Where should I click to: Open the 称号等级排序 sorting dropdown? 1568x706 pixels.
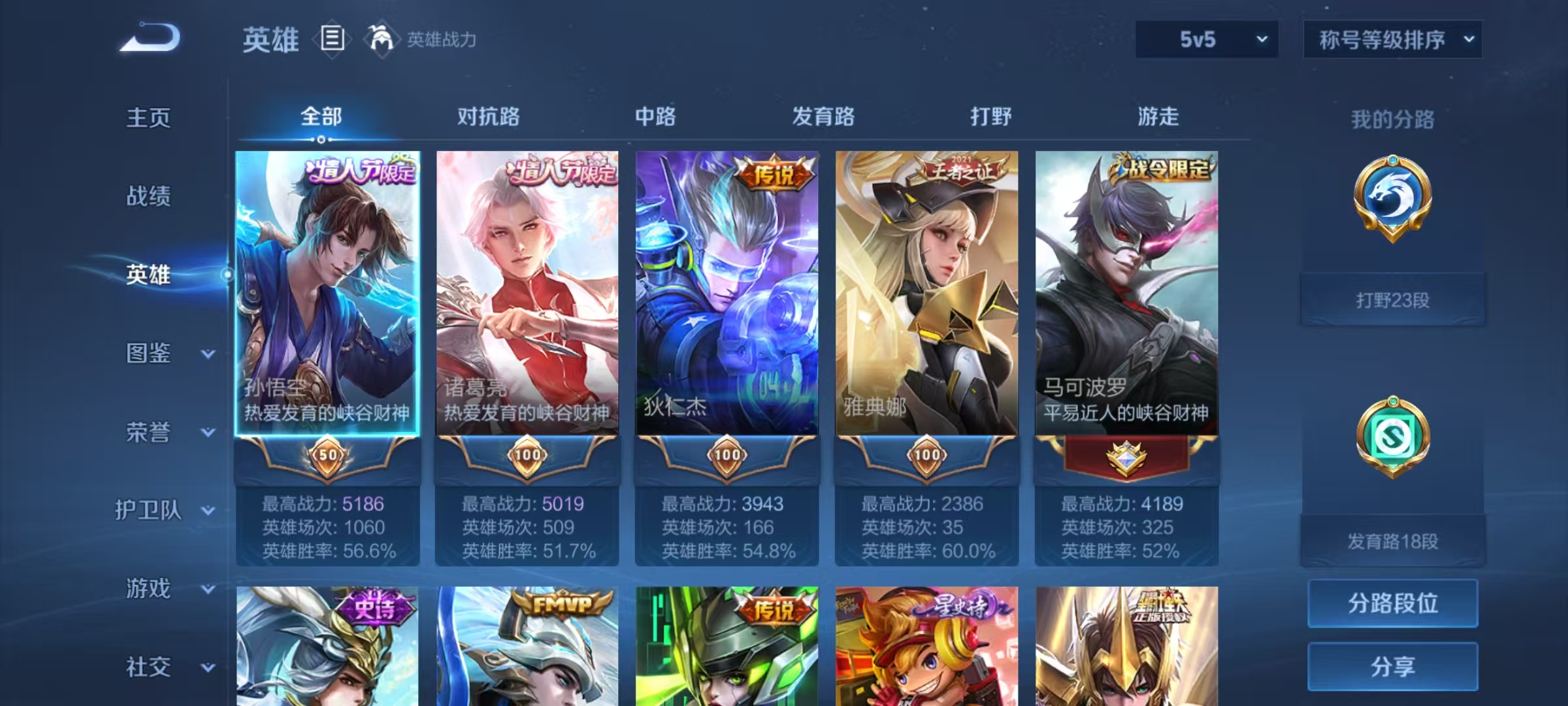(x=1392, y=39)
